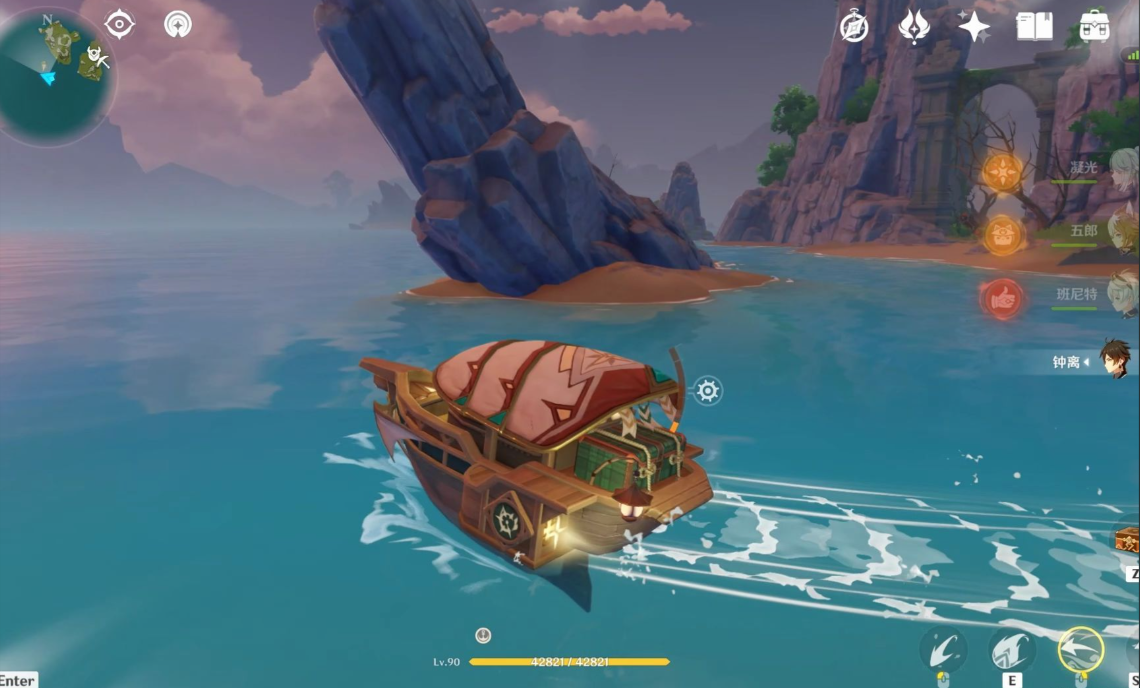Open the four-pointed star Wish icon
The width and height of the screenshot is (1140, 688).
973,27
